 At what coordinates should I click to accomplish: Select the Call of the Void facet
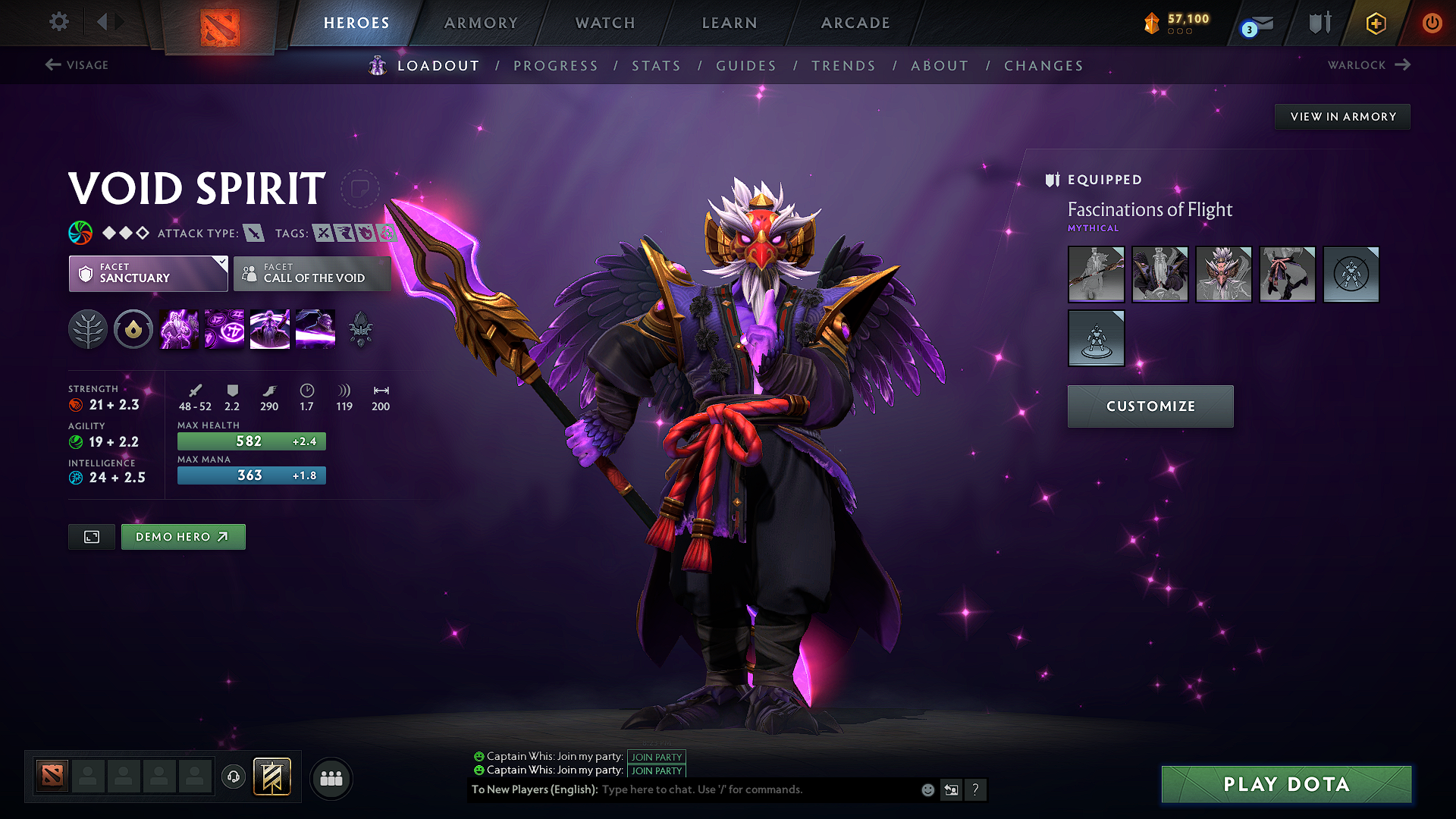coord(312,274)
